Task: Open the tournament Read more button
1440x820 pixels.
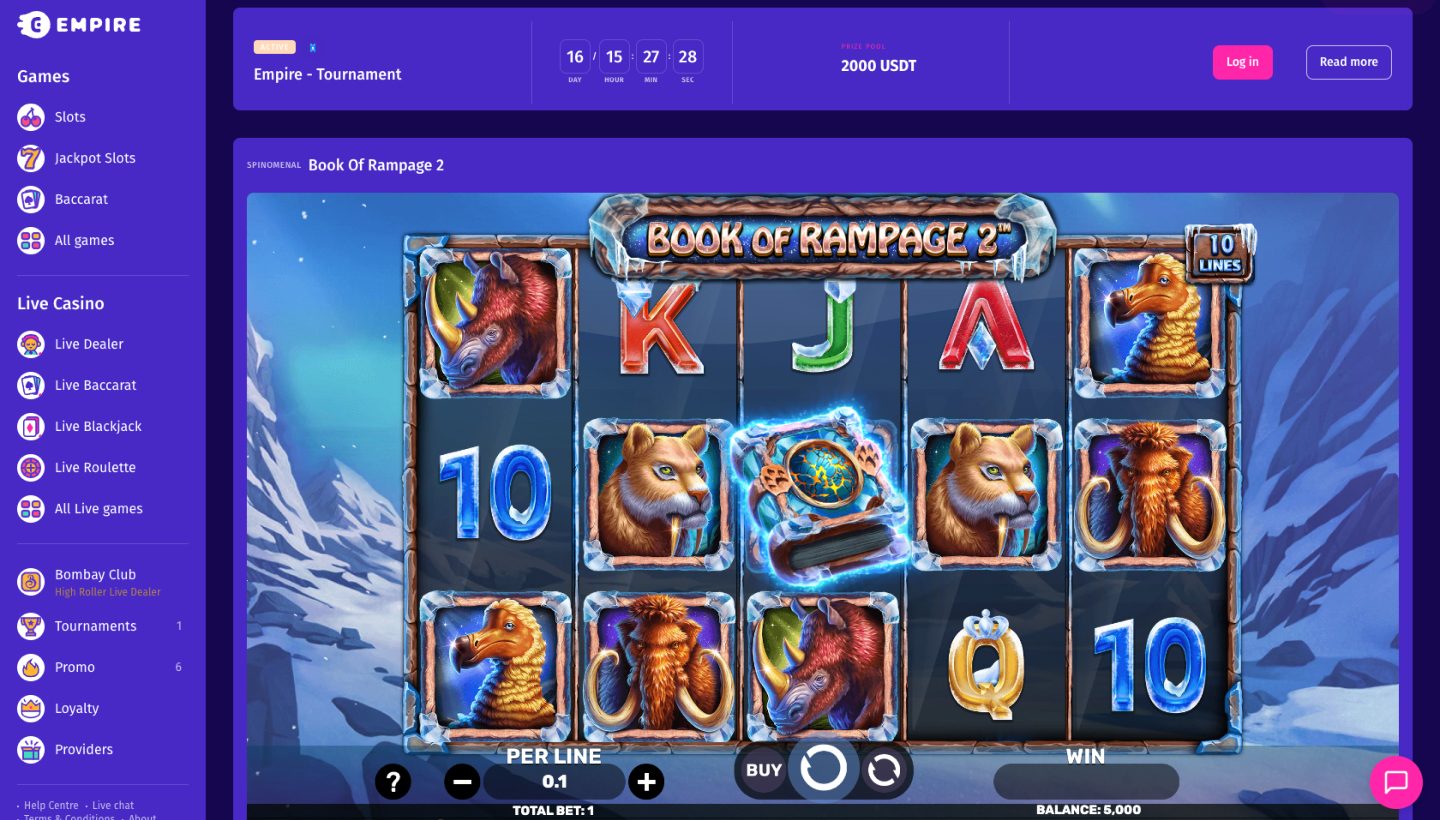Action: (x=1348, y=62)
